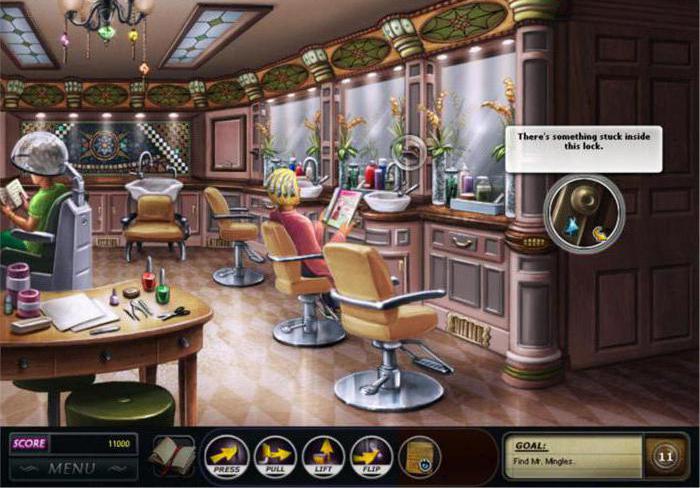Open the journal book icon
Screen dimensions: 700x488
pos(171,455)
